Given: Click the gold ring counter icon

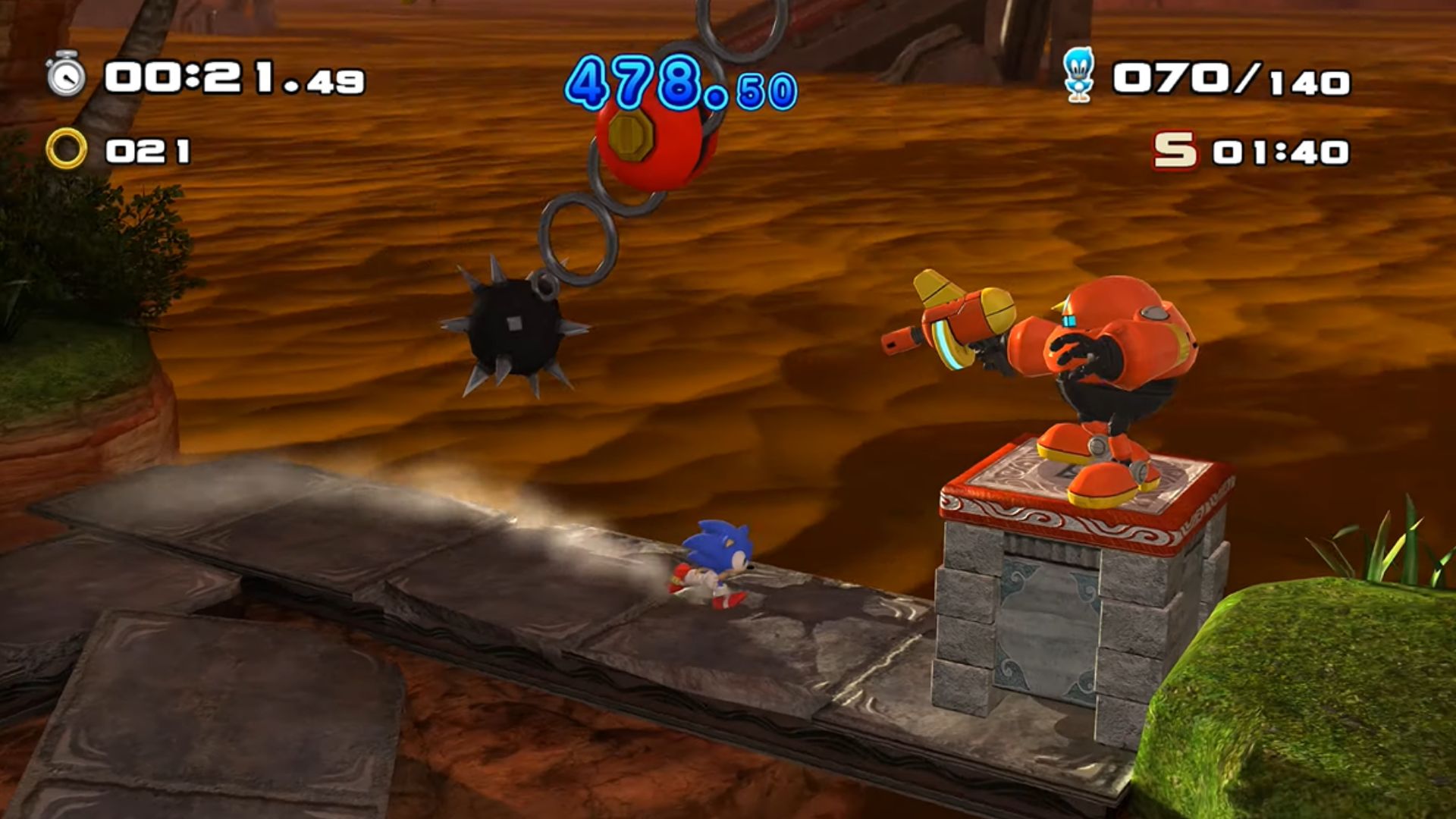Looking at the screenshot, I should click(x=66, y=149).
